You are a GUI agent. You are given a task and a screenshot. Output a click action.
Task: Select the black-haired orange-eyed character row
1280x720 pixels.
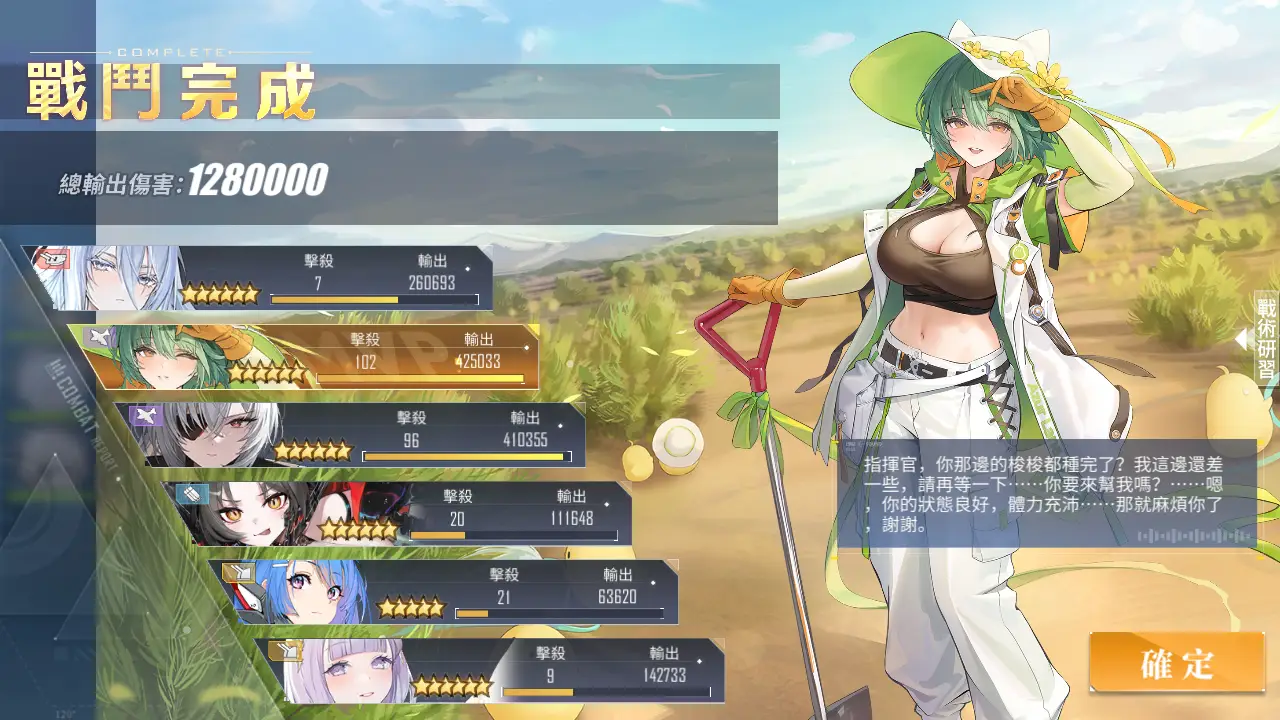tap(398, 513)
